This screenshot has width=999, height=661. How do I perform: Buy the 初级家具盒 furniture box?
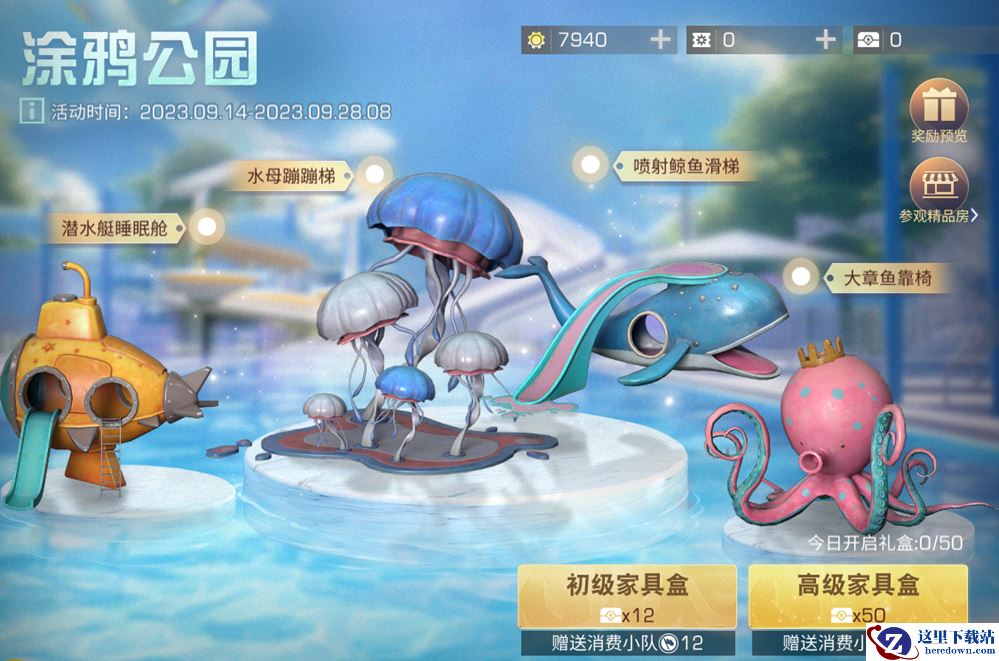[x=627, y=596]
